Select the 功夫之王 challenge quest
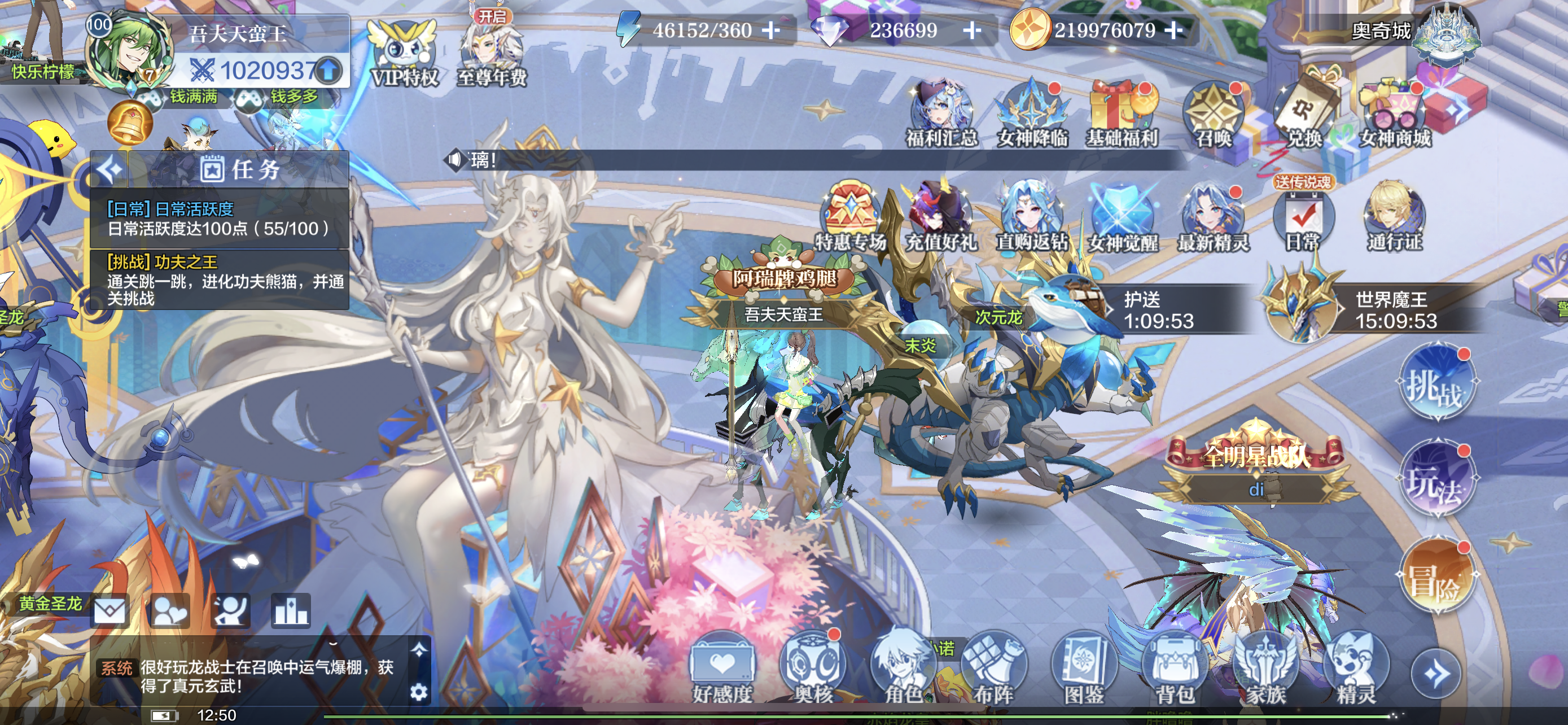This screenshot has width=1568, height=725. click(219, 279)
